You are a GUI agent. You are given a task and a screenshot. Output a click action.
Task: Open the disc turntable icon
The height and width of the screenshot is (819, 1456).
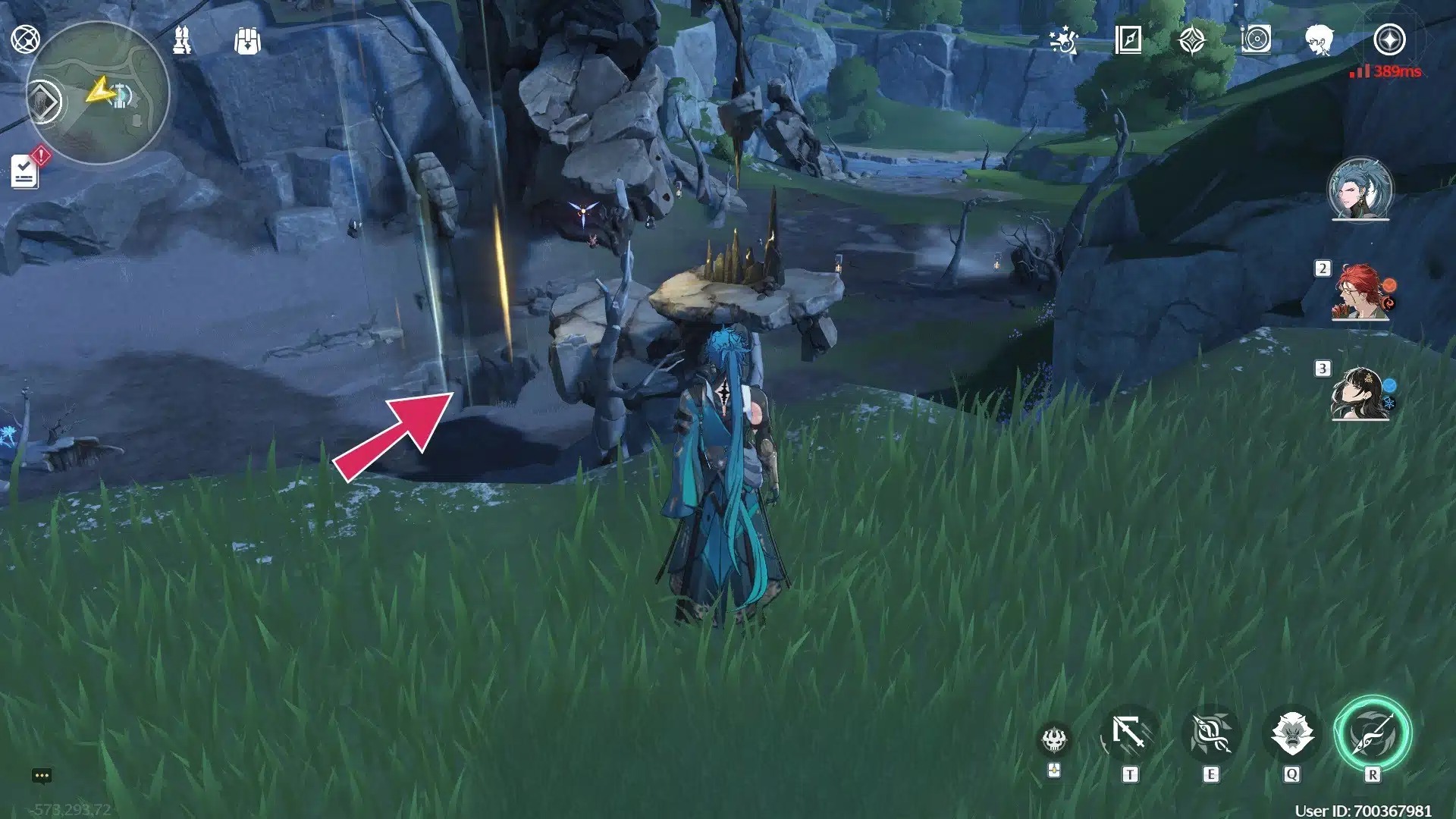pos(1256,40)
